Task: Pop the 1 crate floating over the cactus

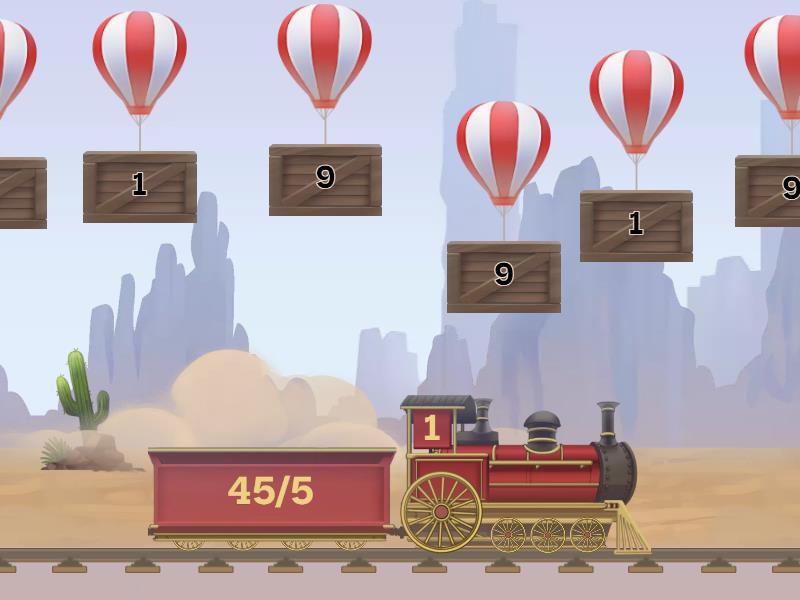Action: click(x=140, y=186)
